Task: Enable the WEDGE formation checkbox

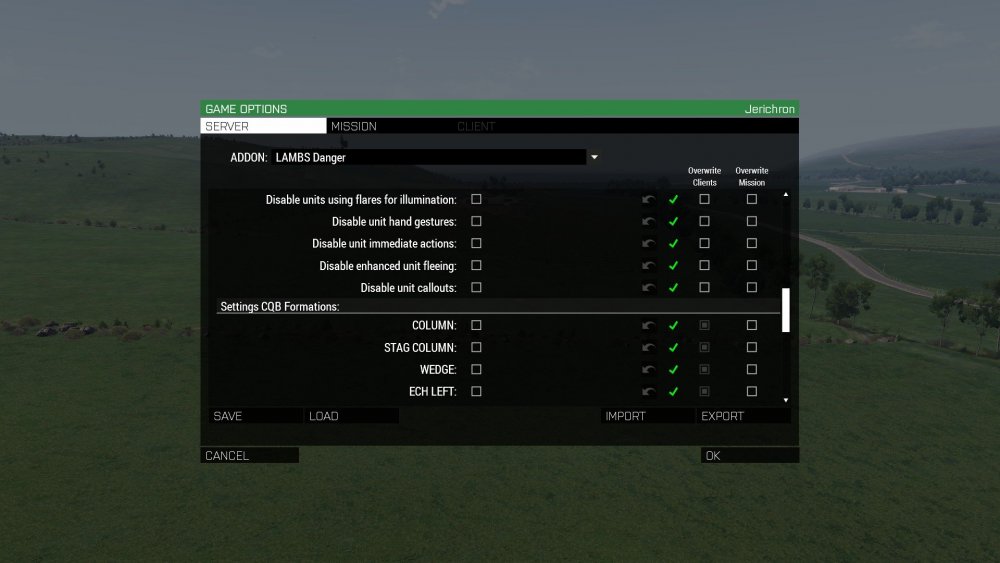Action: [x=476, y=369]
